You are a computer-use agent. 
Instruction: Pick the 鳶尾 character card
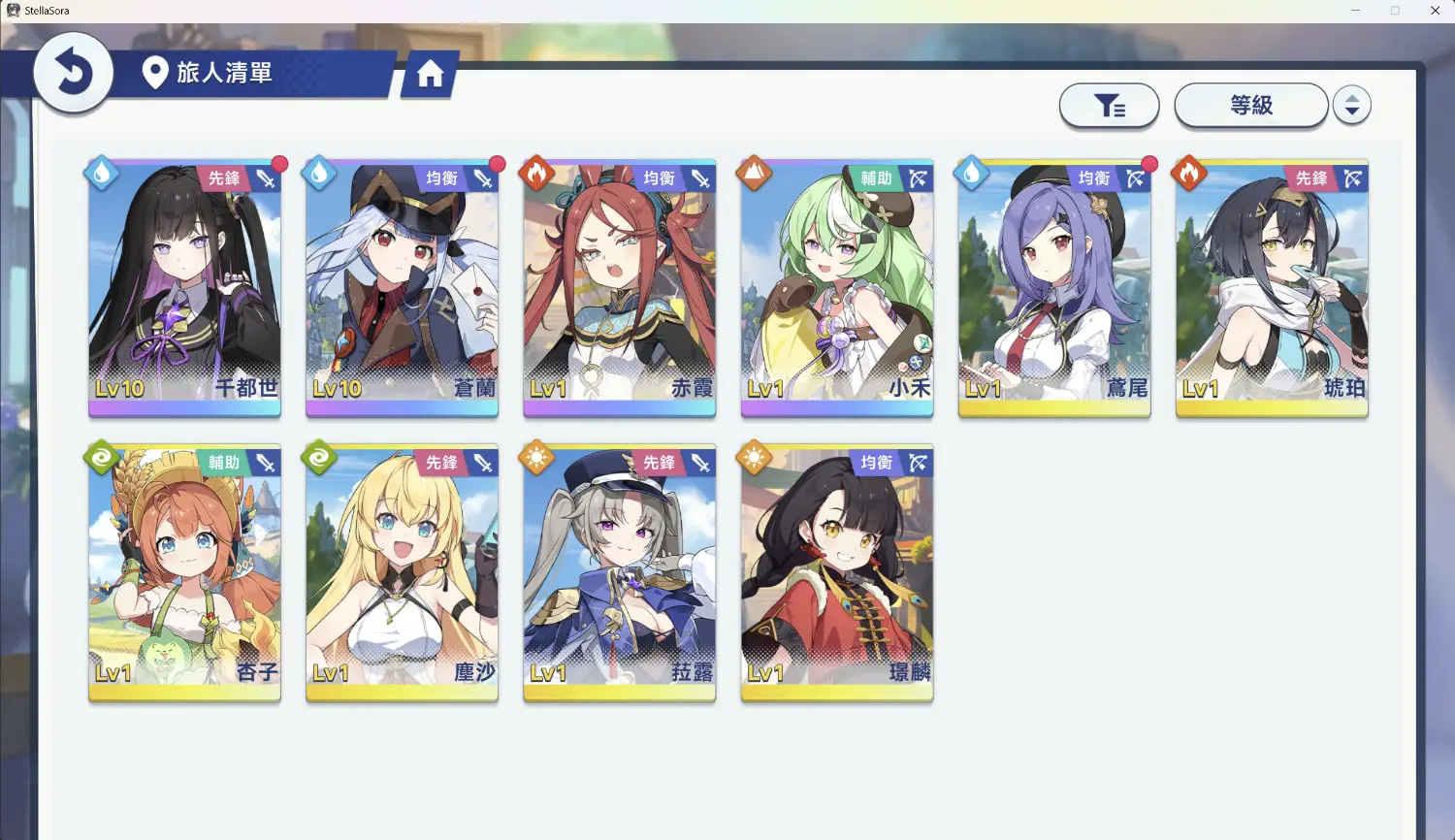click(1054, 288)
